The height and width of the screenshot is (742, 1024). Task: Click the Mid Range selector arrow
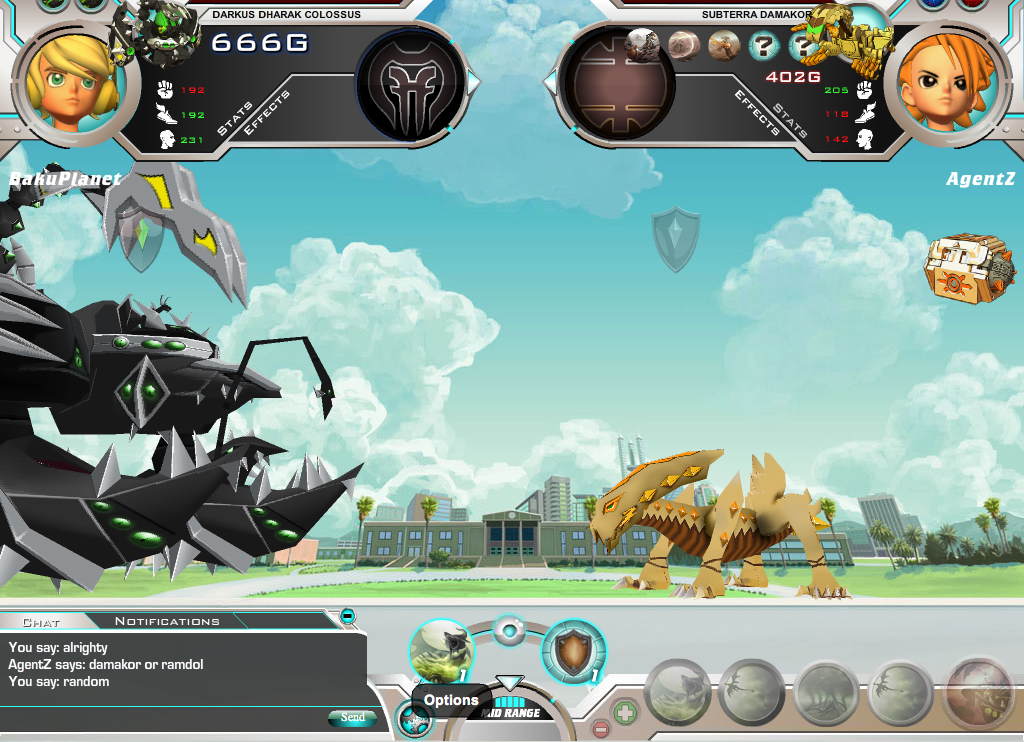coord(510,683)
